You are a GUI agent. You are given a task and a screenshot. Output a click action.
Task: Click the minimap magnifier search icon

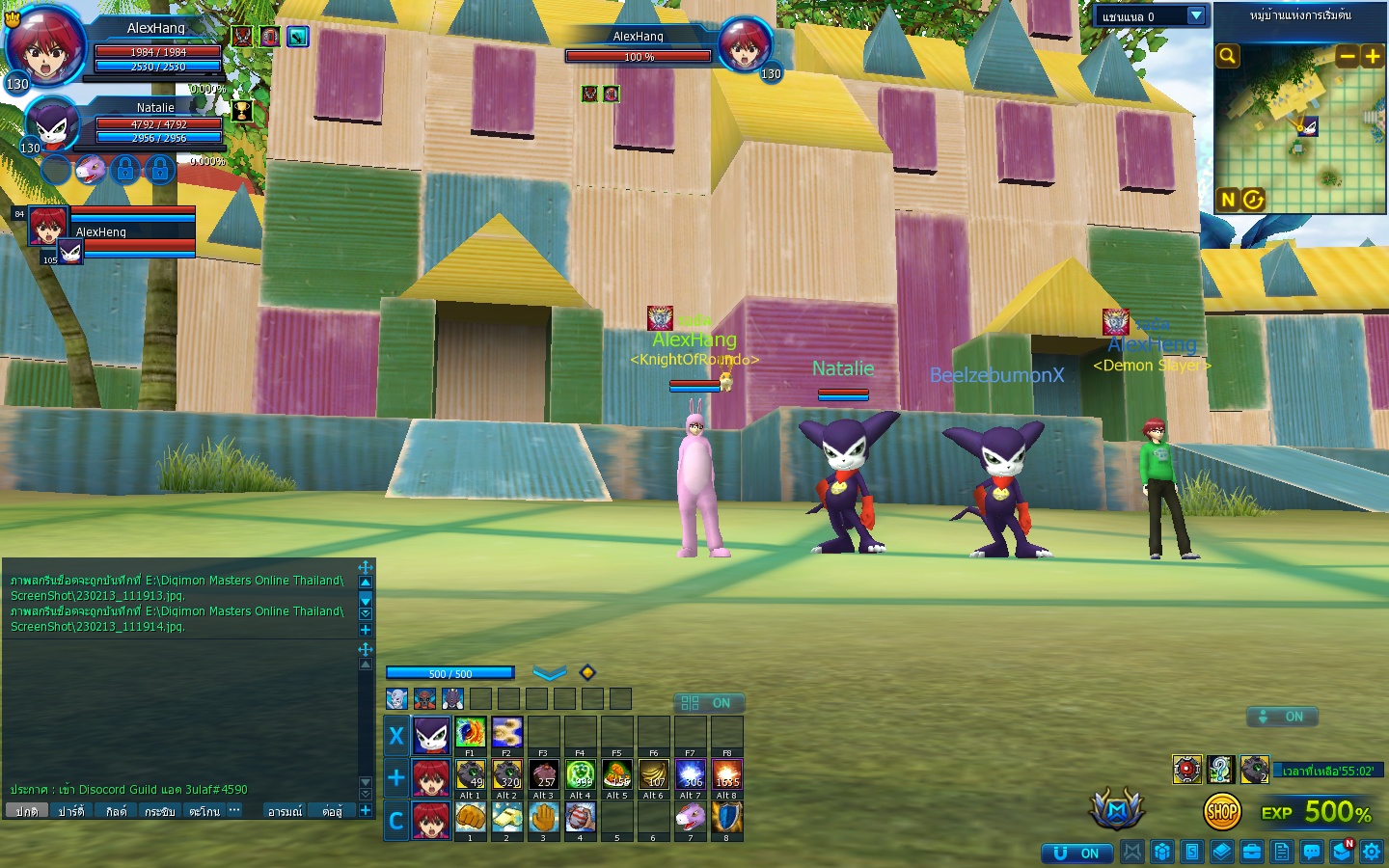coord(1227,56)
